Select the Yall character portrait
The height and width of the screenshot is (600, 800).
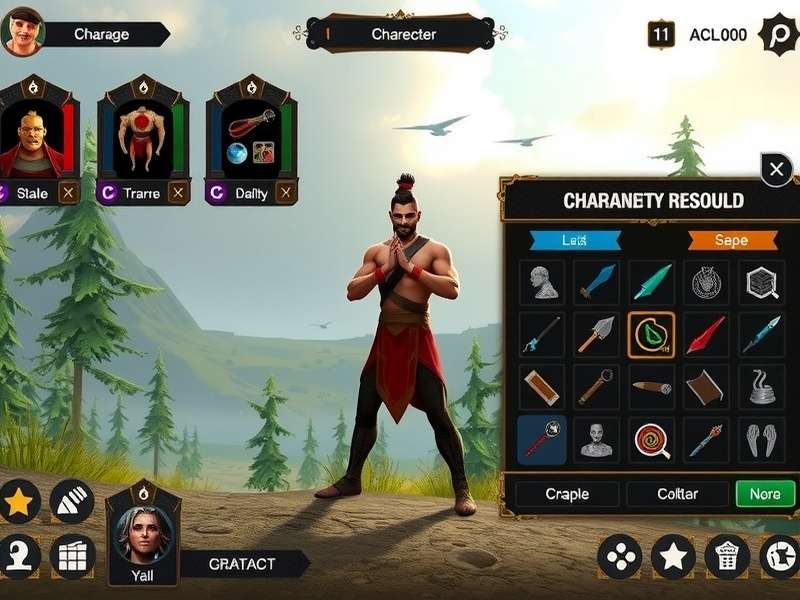(143, 537)
